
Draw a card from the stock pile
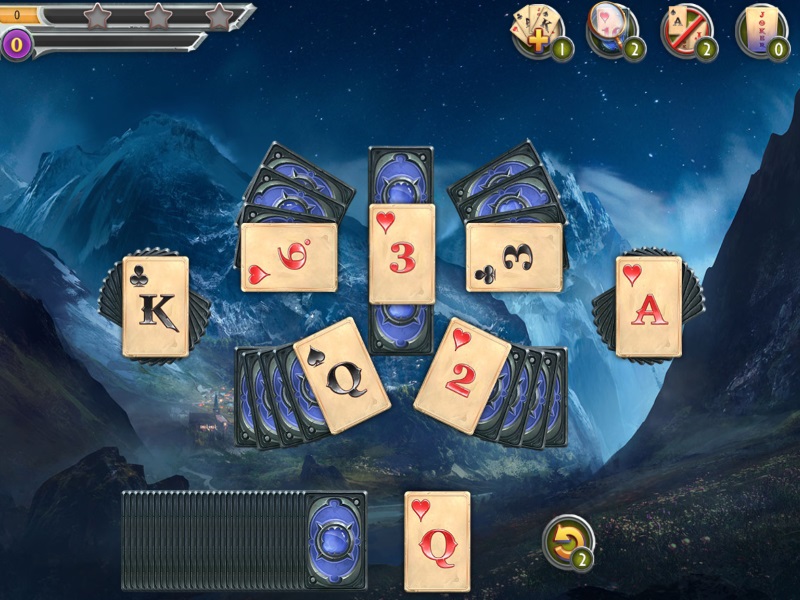[x=335, y=540]
